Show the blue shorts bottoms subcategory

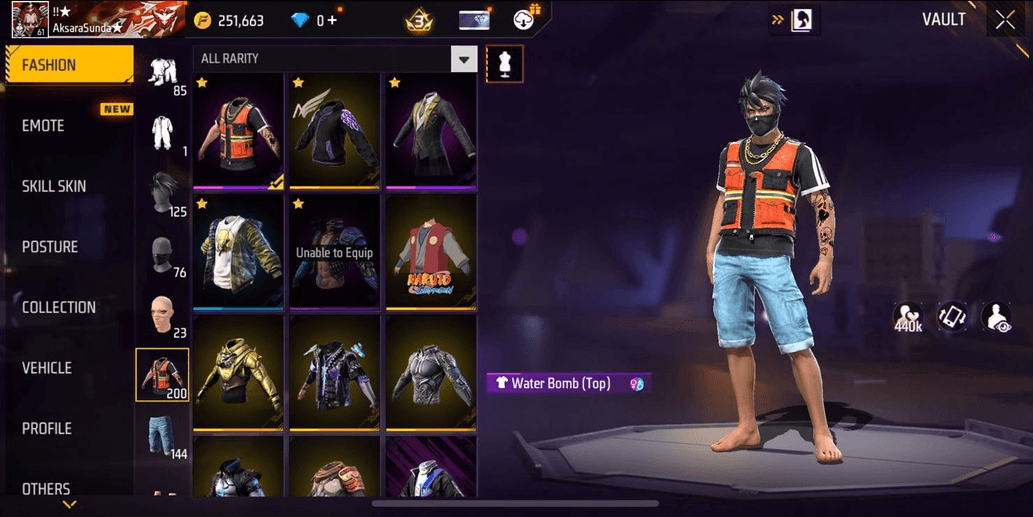pyautogui.click(x=162, y=435)
